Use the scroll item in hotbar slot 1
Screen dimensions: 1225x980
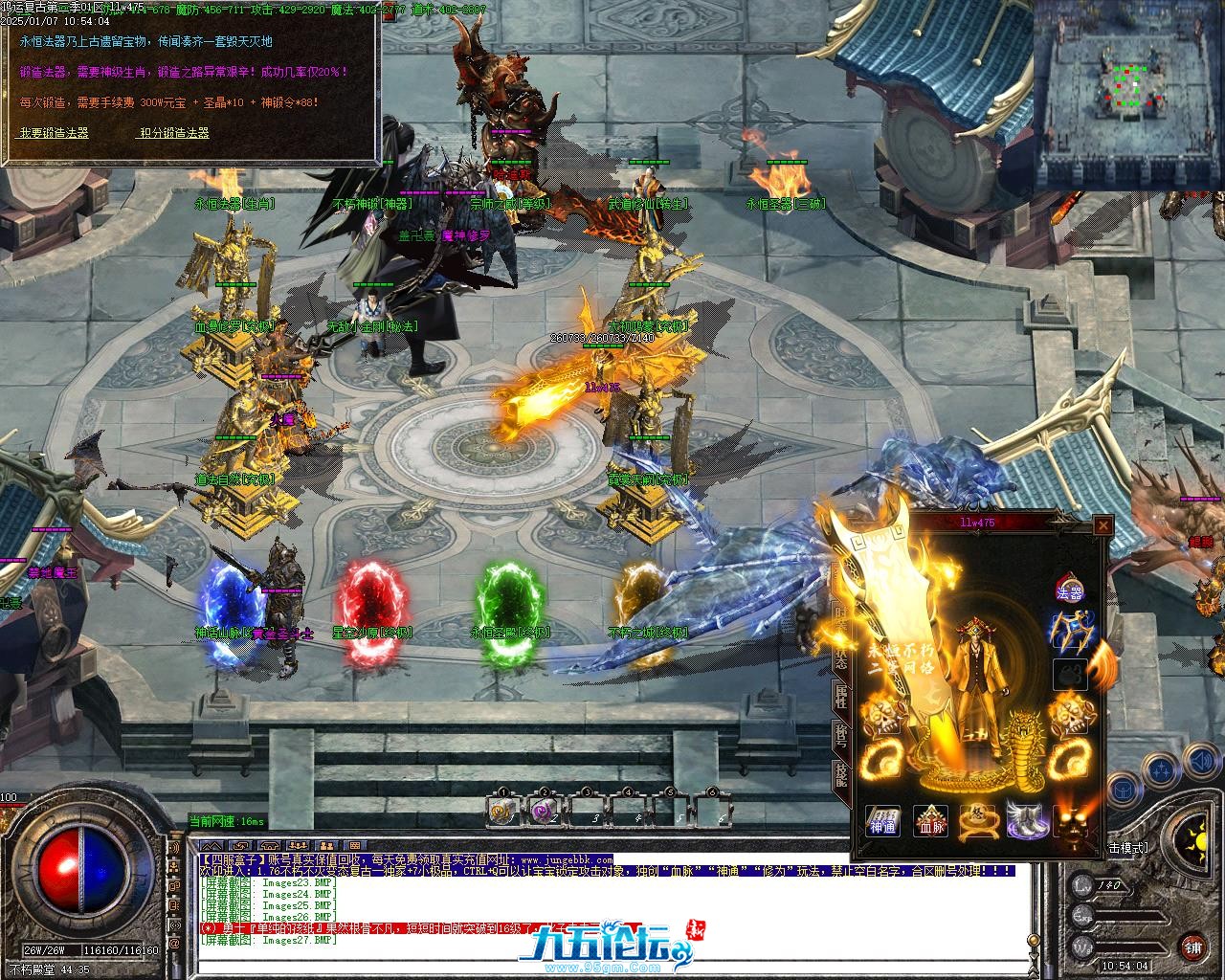click(x=503, y=811)
